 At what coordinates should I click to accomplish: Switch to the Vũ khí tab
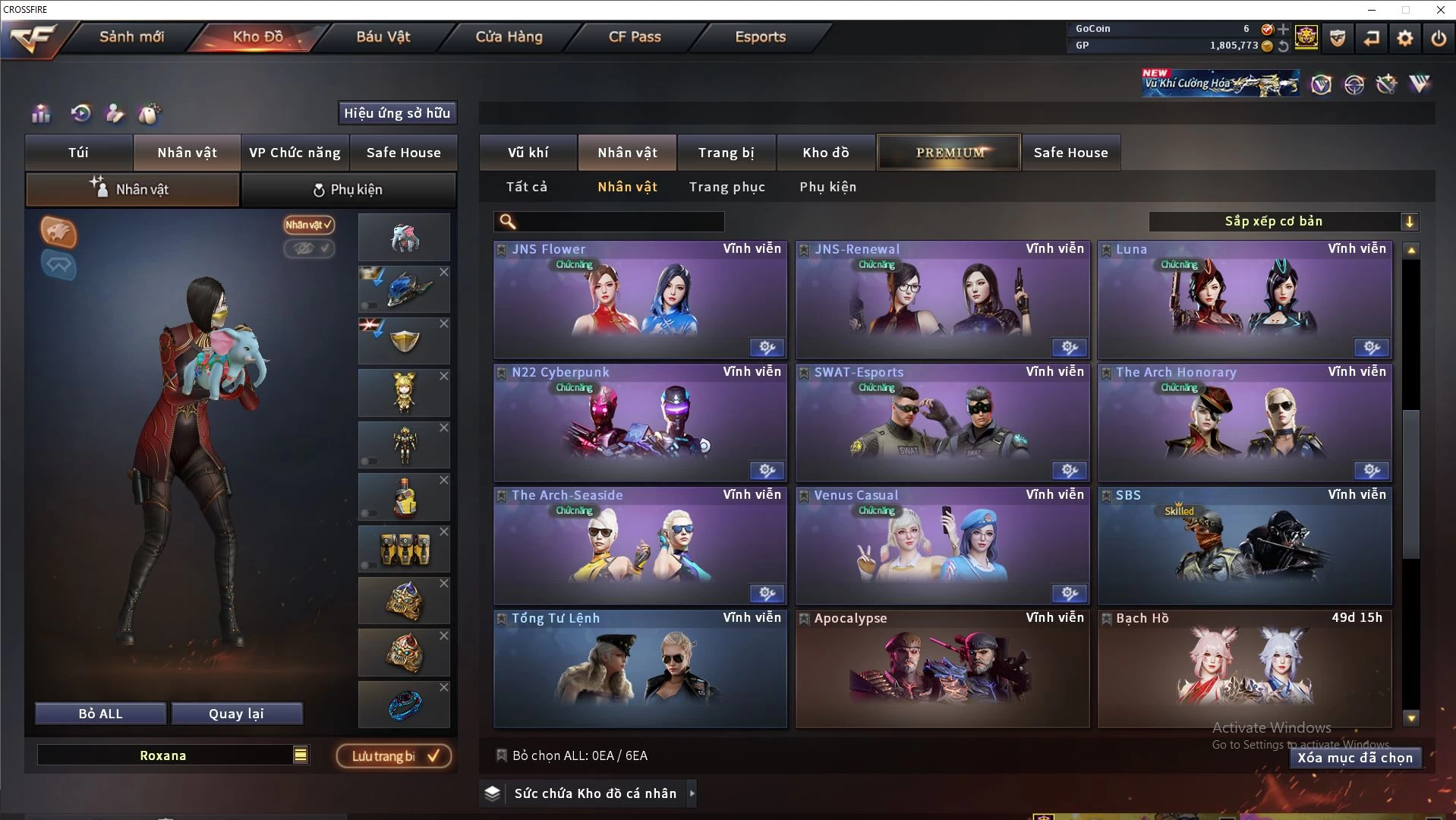(x=528, y=153)
